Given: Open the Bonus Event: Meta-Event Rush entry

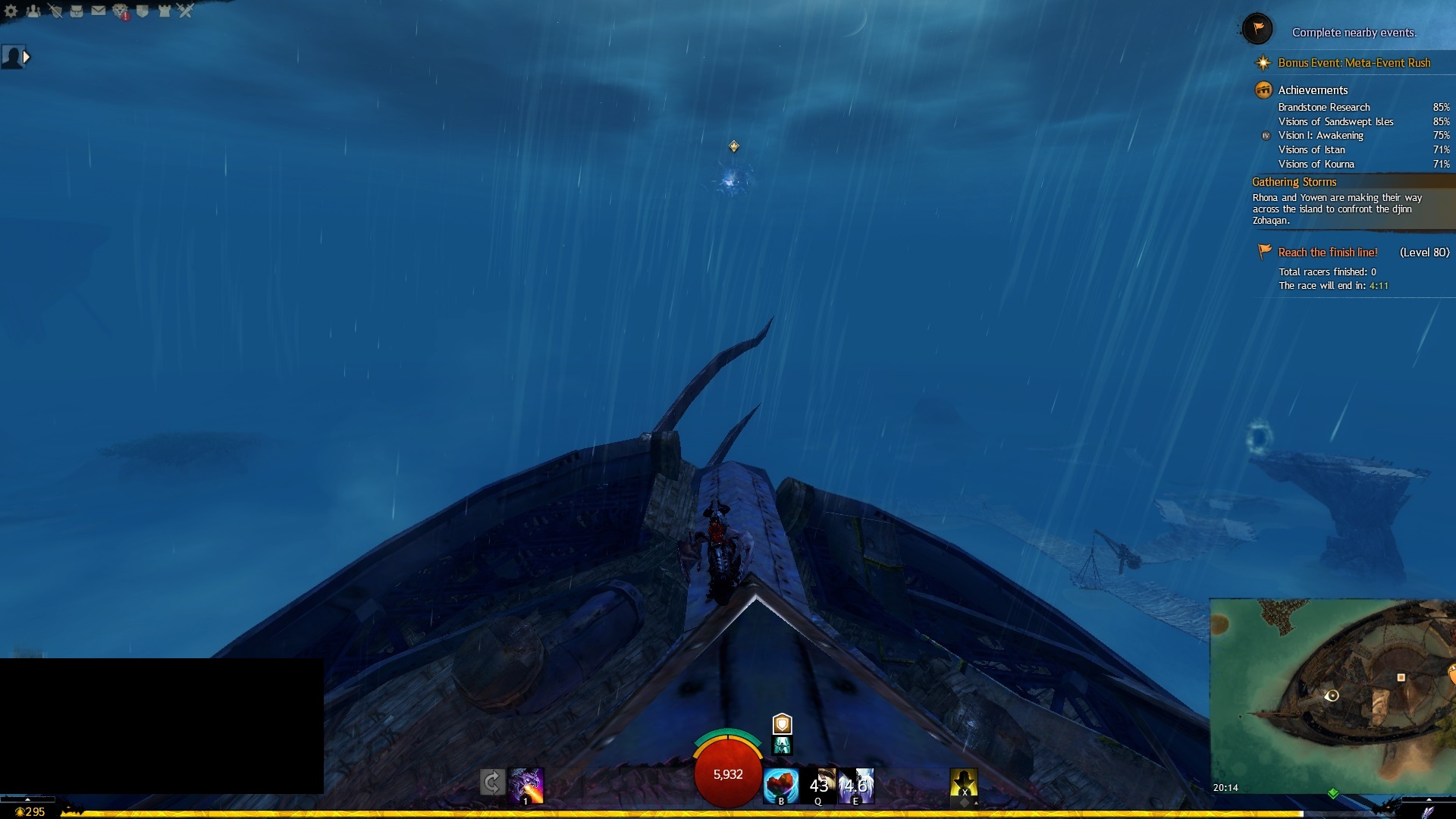Looking at the screenshot, I should (1354, 63).
